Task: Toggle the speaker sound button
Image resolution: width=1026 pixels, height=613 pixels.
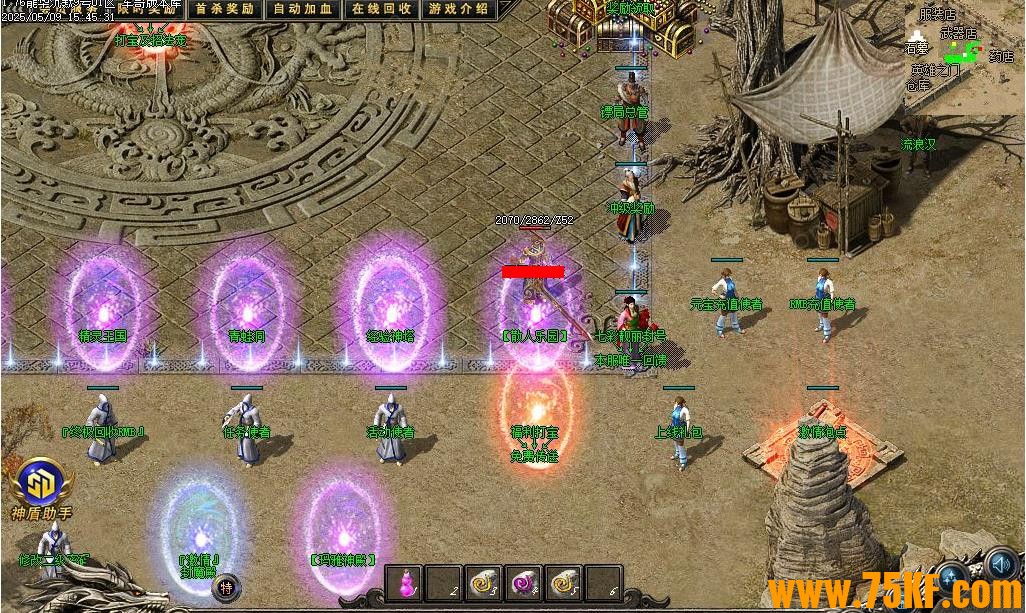Action: point(1001,567)
